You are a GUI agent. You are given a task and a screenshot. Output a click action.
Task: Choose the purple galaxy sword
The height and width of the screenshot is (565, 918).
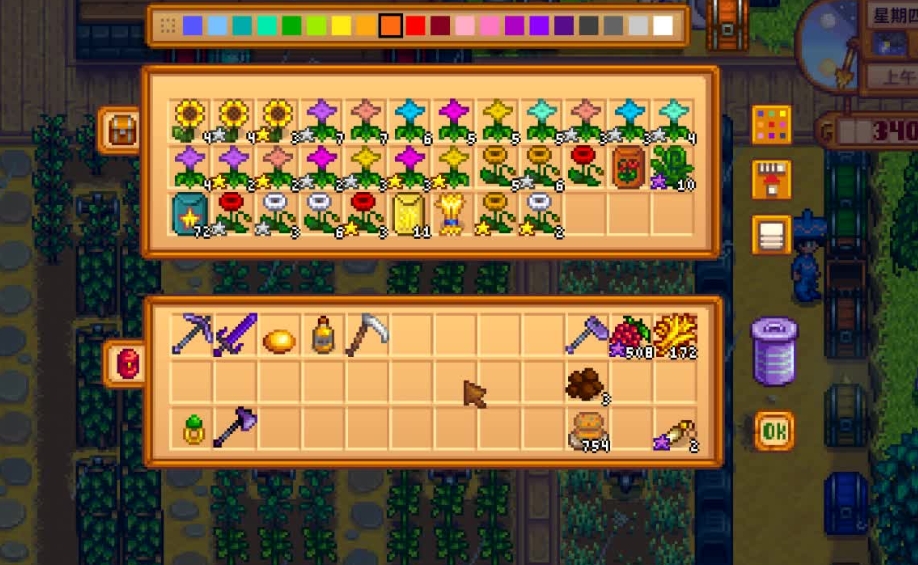click(234, 334)
